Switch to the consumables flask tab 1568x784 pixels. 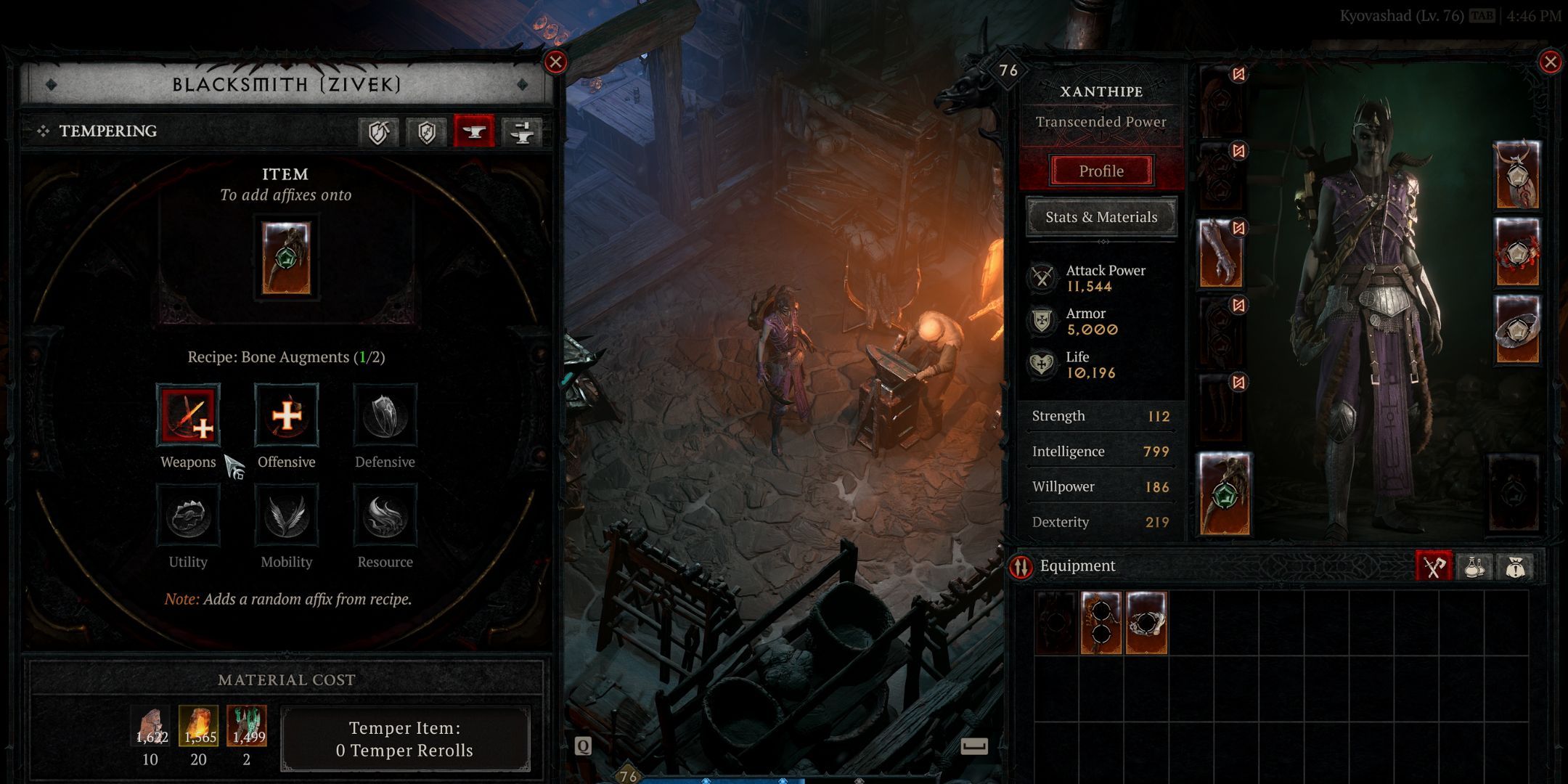[x=1474, y=567]
